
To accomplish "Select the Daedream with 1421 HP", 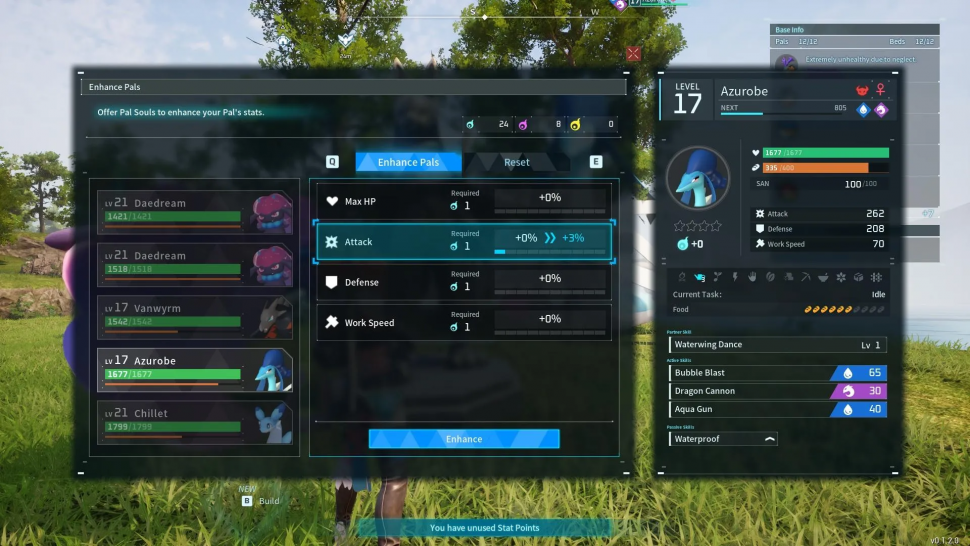I will (195, 211).
